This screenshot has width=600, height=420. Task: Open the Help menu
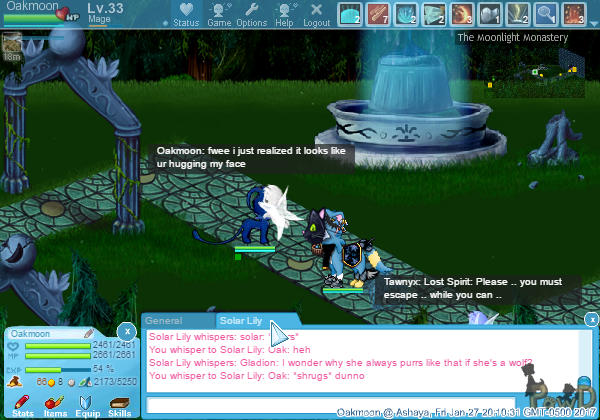pos(284,15)
